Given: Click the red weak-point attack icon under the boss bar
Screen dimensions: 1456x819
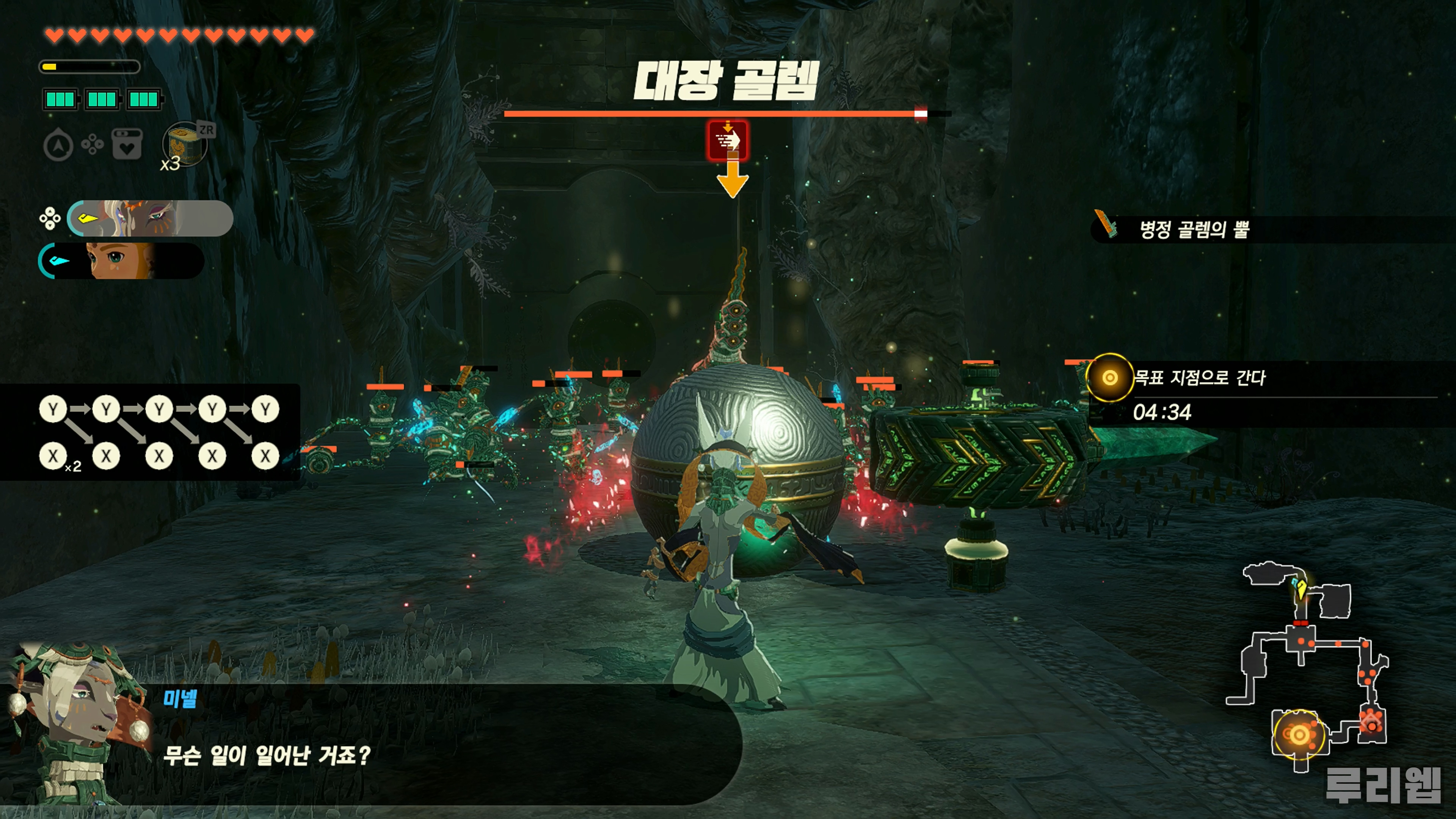Looking at the screenshot, I should click(x=728, y=140).
